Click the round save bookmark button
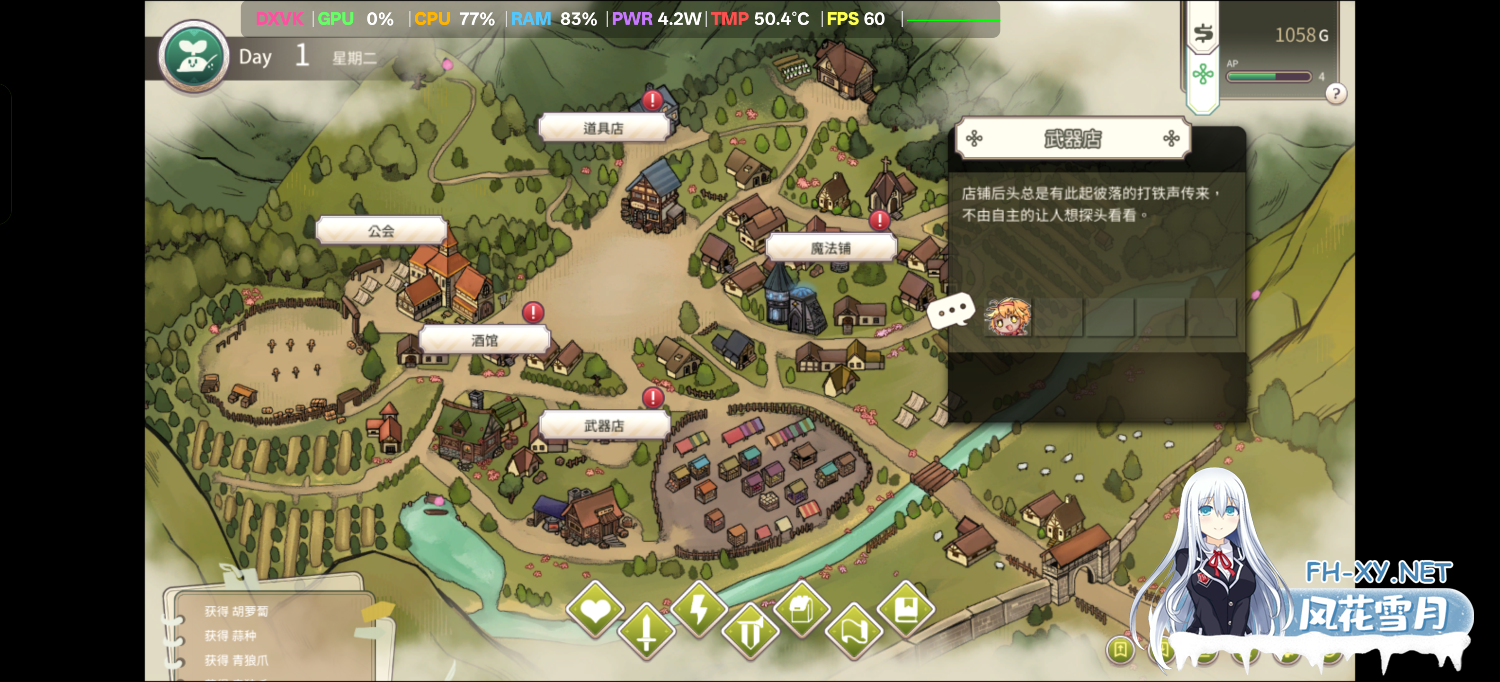This screenshot has height=682, width=1500. [1120, 650]
